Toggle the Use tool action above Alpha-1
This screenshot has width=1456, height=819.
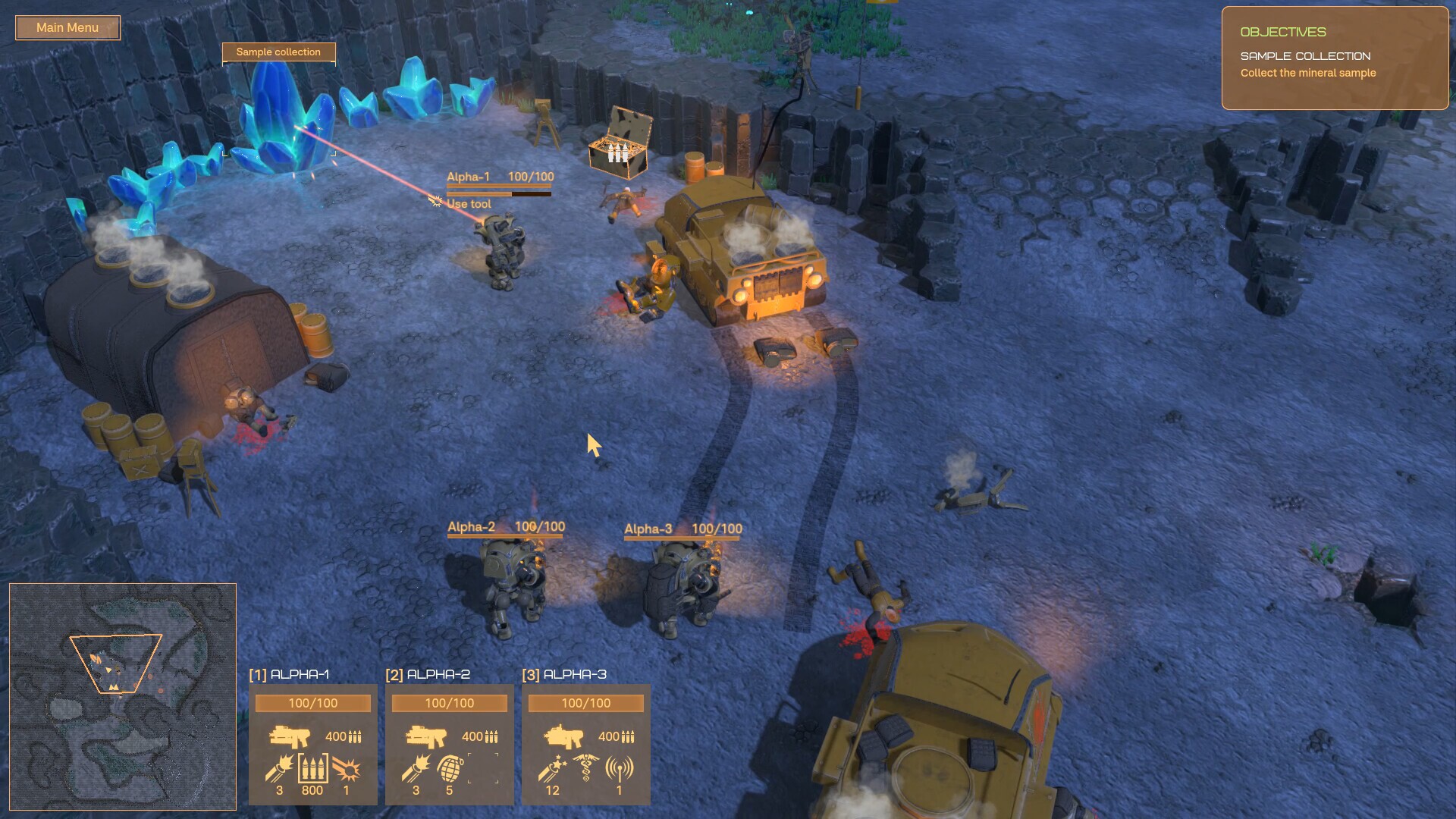point(468,203)
